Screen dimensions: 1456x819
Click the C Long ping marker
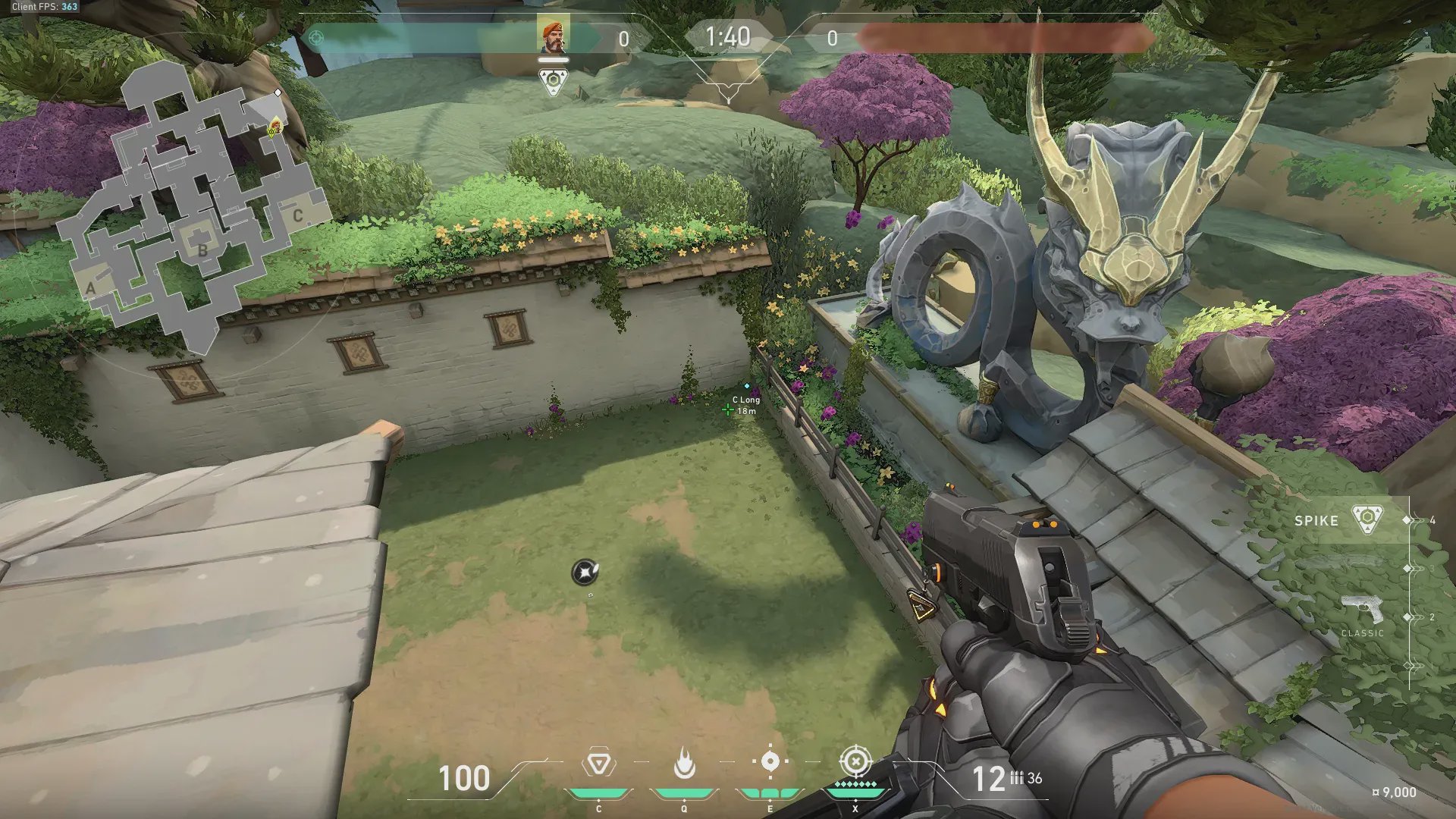(x=728, y=409)
